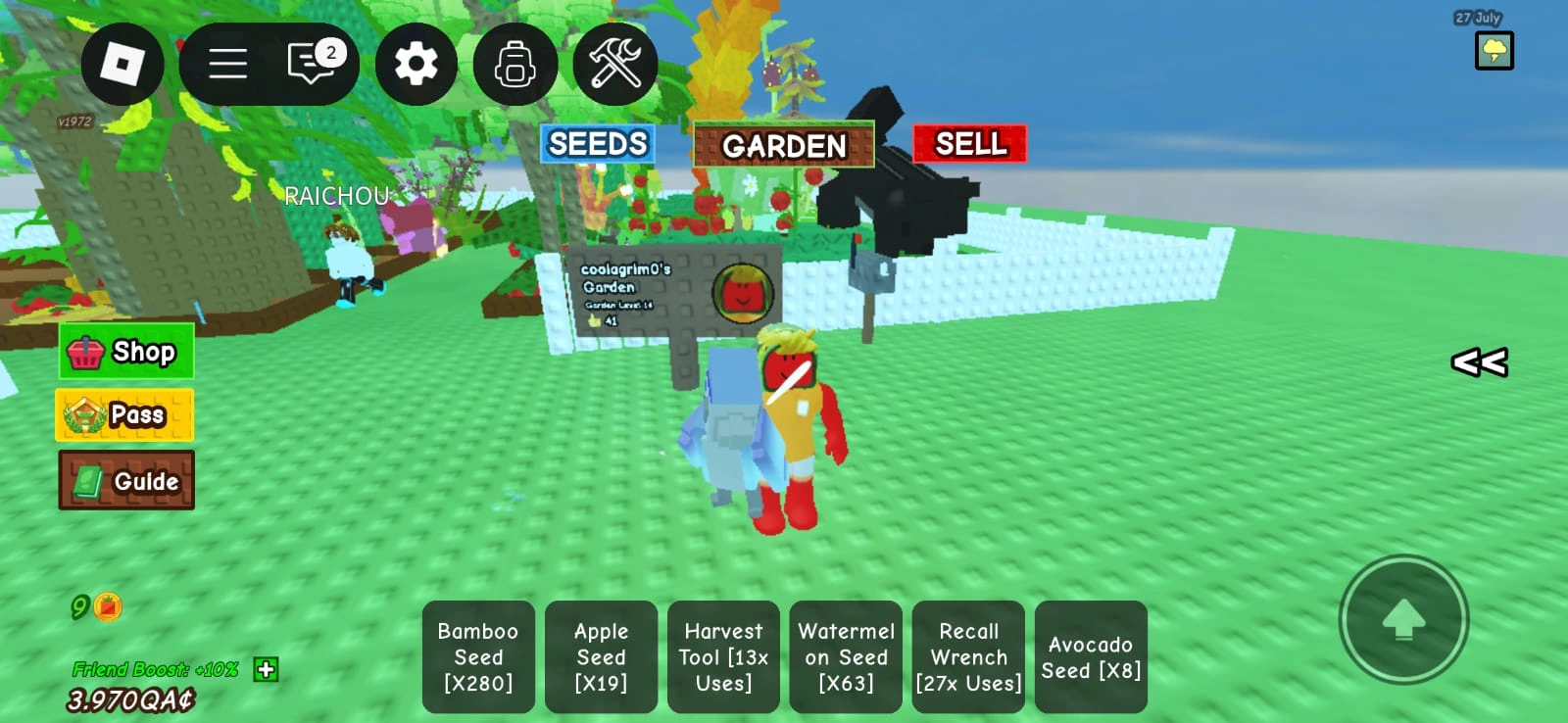Collapse the side panel via << arrow
The width and height of the screenshot is (1568, 723).
point(1479,363)
